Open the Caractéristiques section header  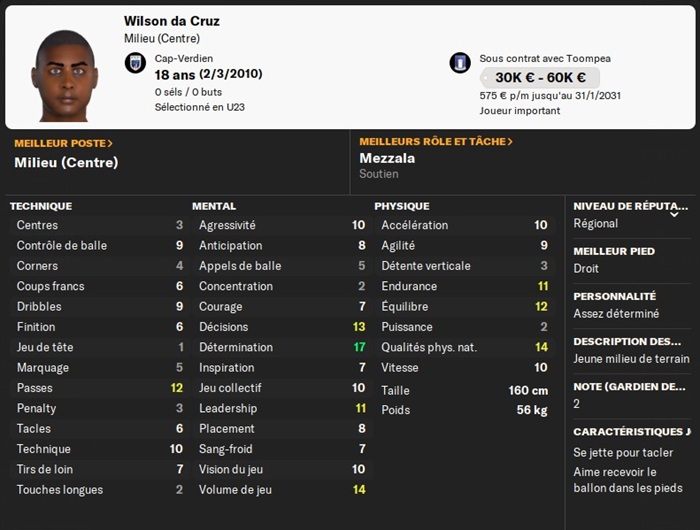coord(631,432)
